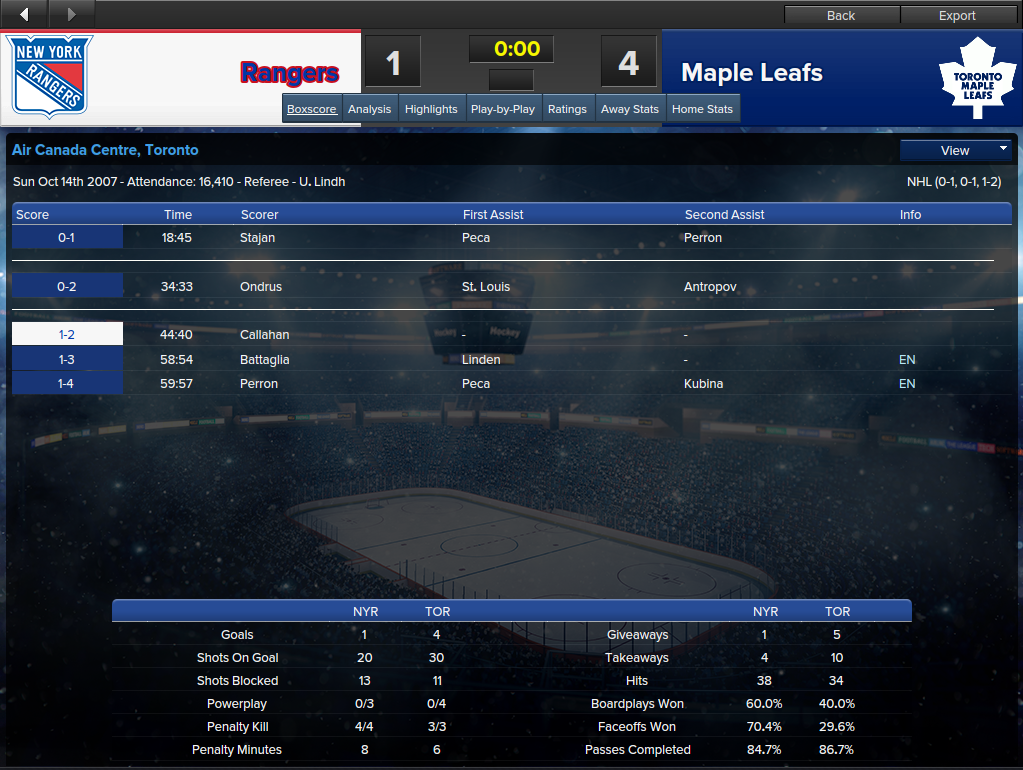Click the Back button
This screenshot has width=1023, height=770.
point(841,15)
